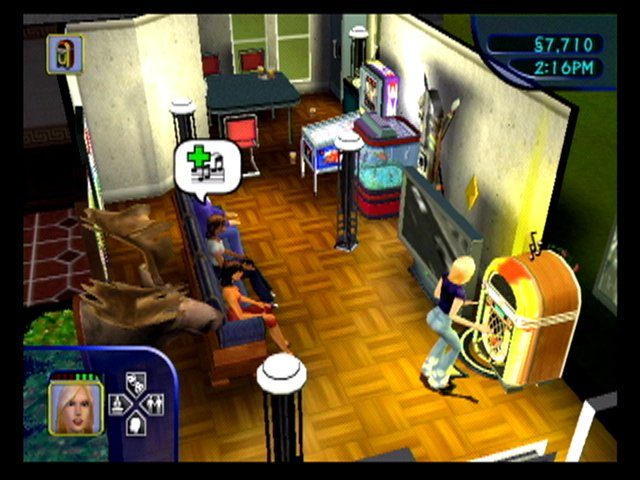Open the left arrow panel icon

(117, 403)
